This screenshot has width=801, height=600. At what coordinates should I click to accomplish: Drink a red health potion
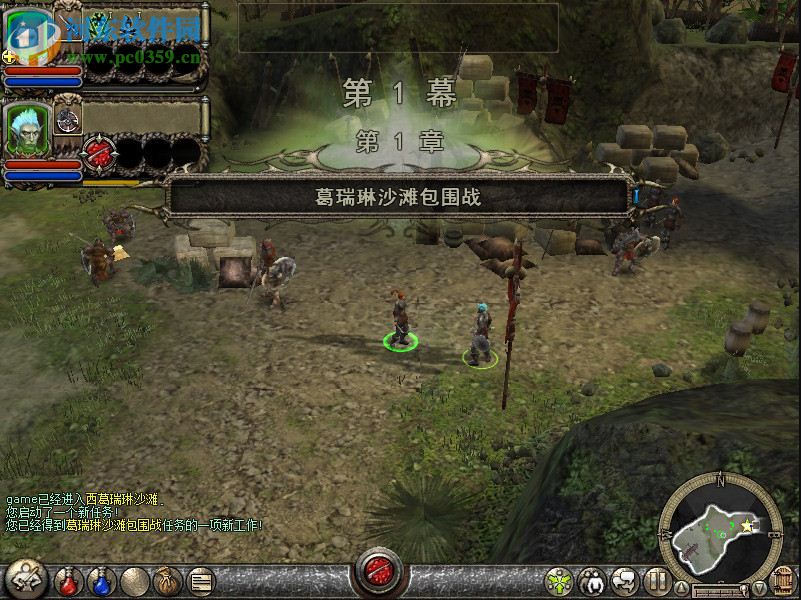click(x=68, y=580)
